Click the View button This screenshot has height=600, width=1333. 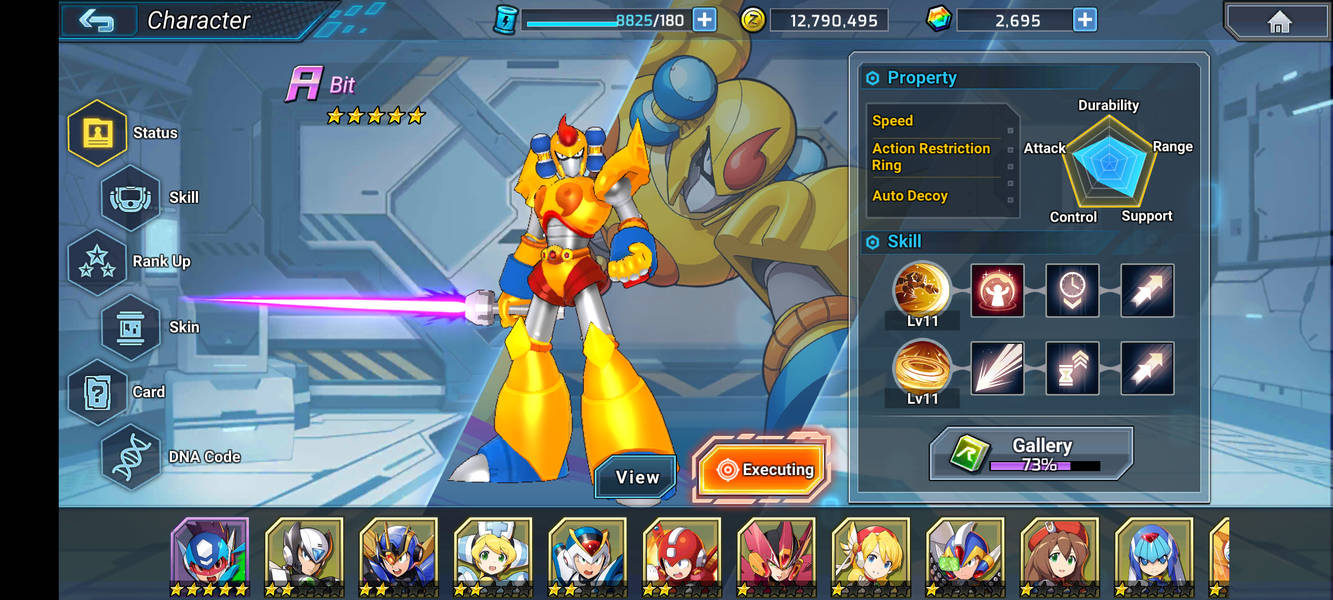(637, 478)
